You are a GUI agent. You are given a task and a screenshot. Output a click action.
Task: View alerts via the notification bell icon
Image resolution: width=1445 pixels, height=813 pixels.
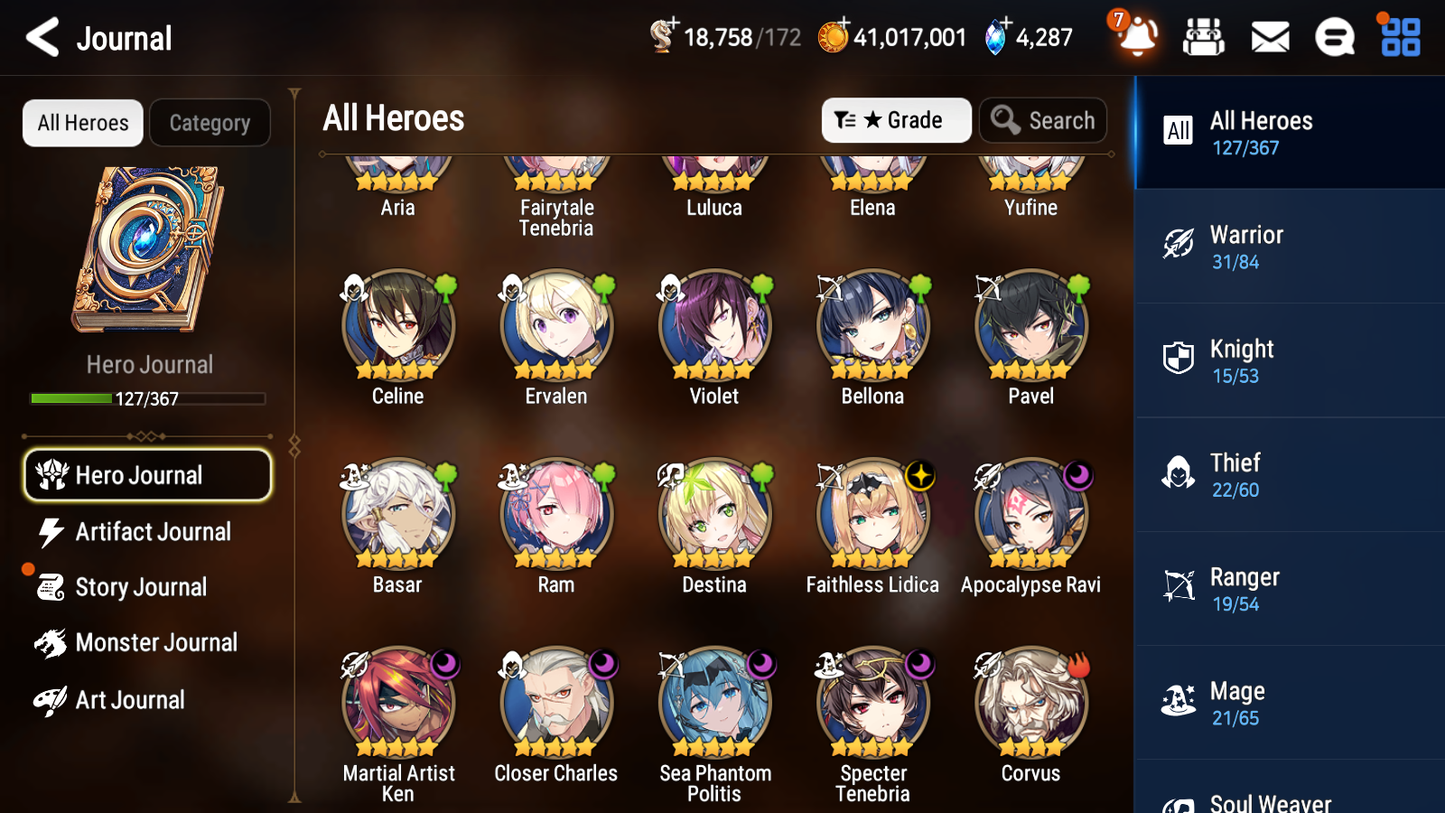point(1138,36)
